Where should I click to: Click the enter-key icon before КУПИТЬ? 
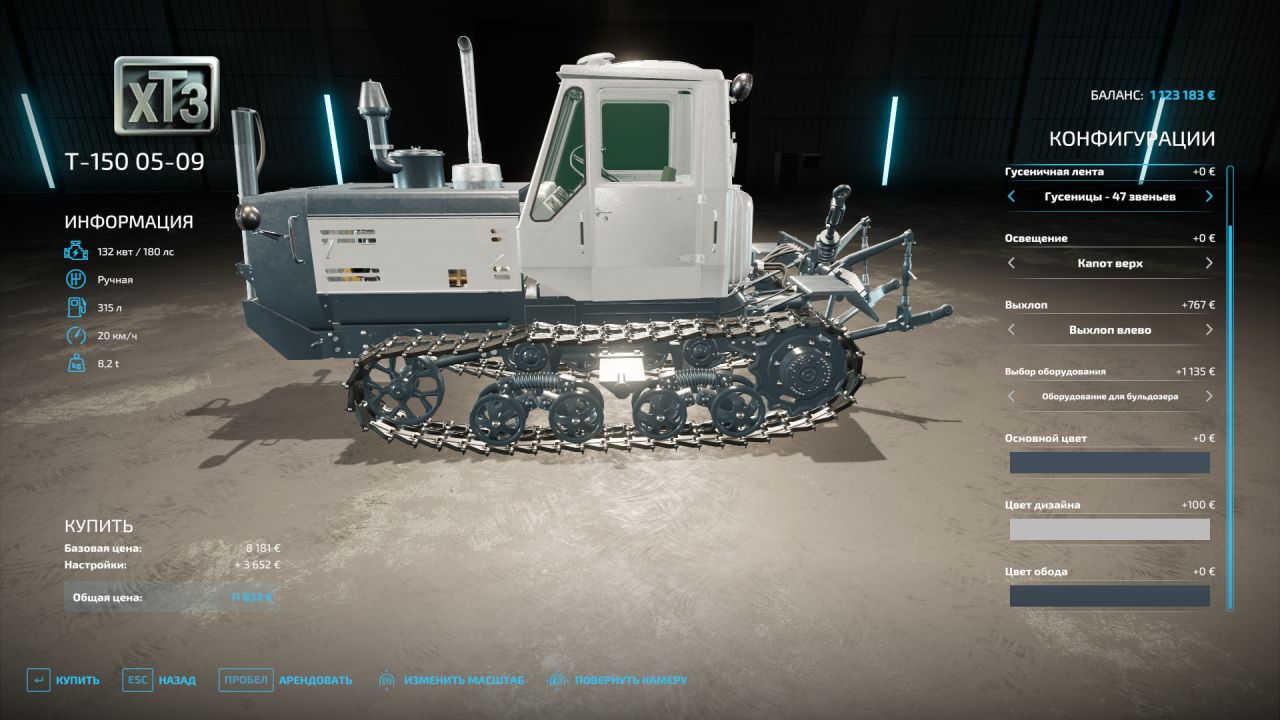pos(36,679)
